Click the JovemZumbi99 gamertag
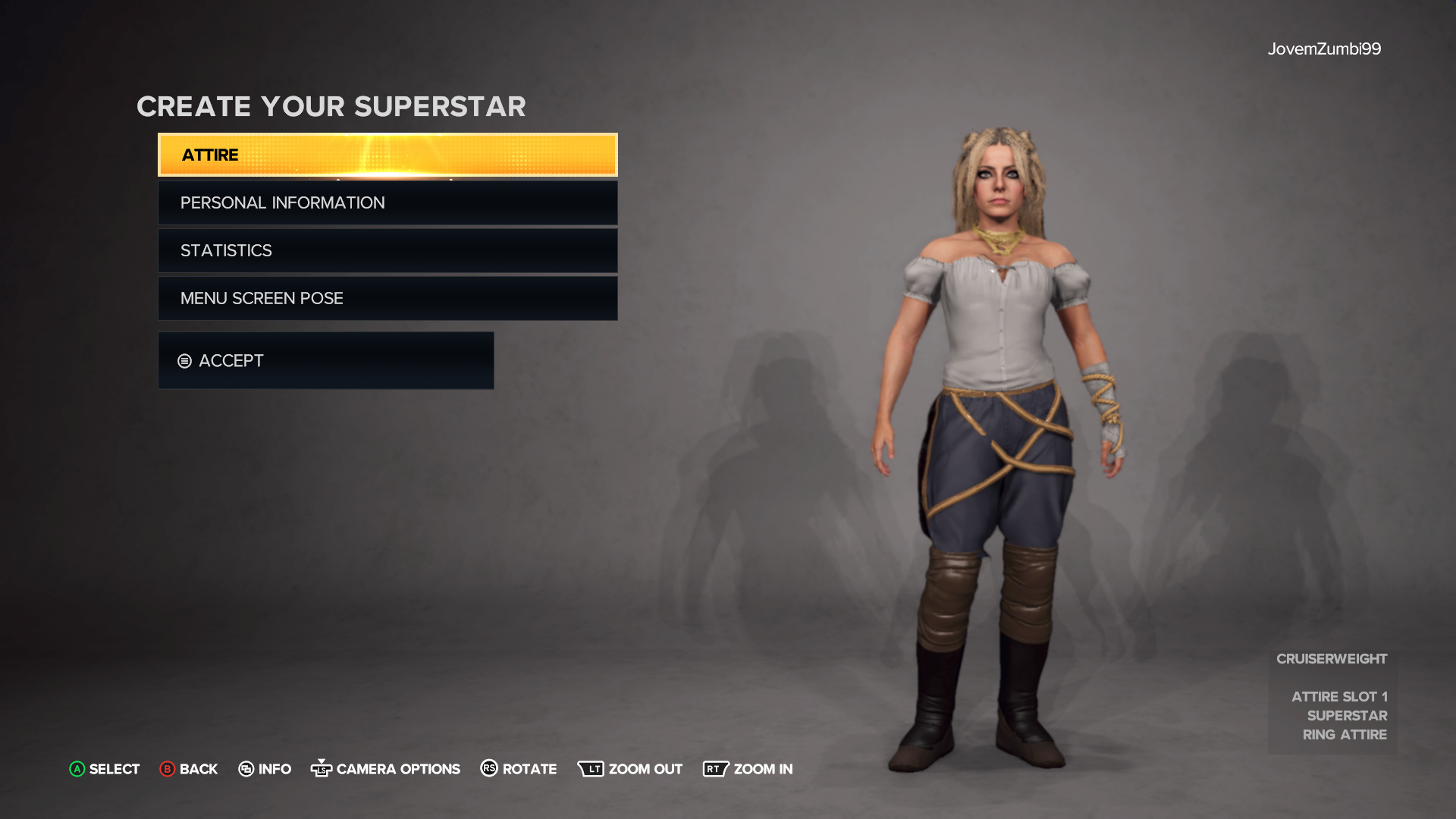The height and width of the screenshot is (819, 1456). (x=1325, y=49)
